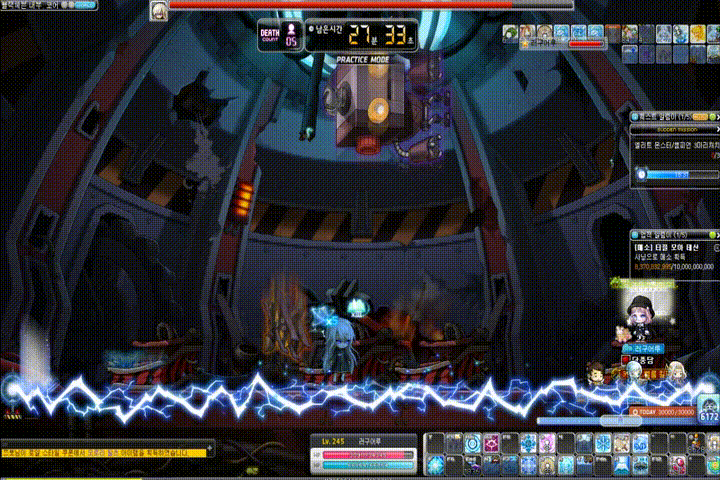Activate the blue diamond crystal skill
Screen dimensions: 720x480
437,464
